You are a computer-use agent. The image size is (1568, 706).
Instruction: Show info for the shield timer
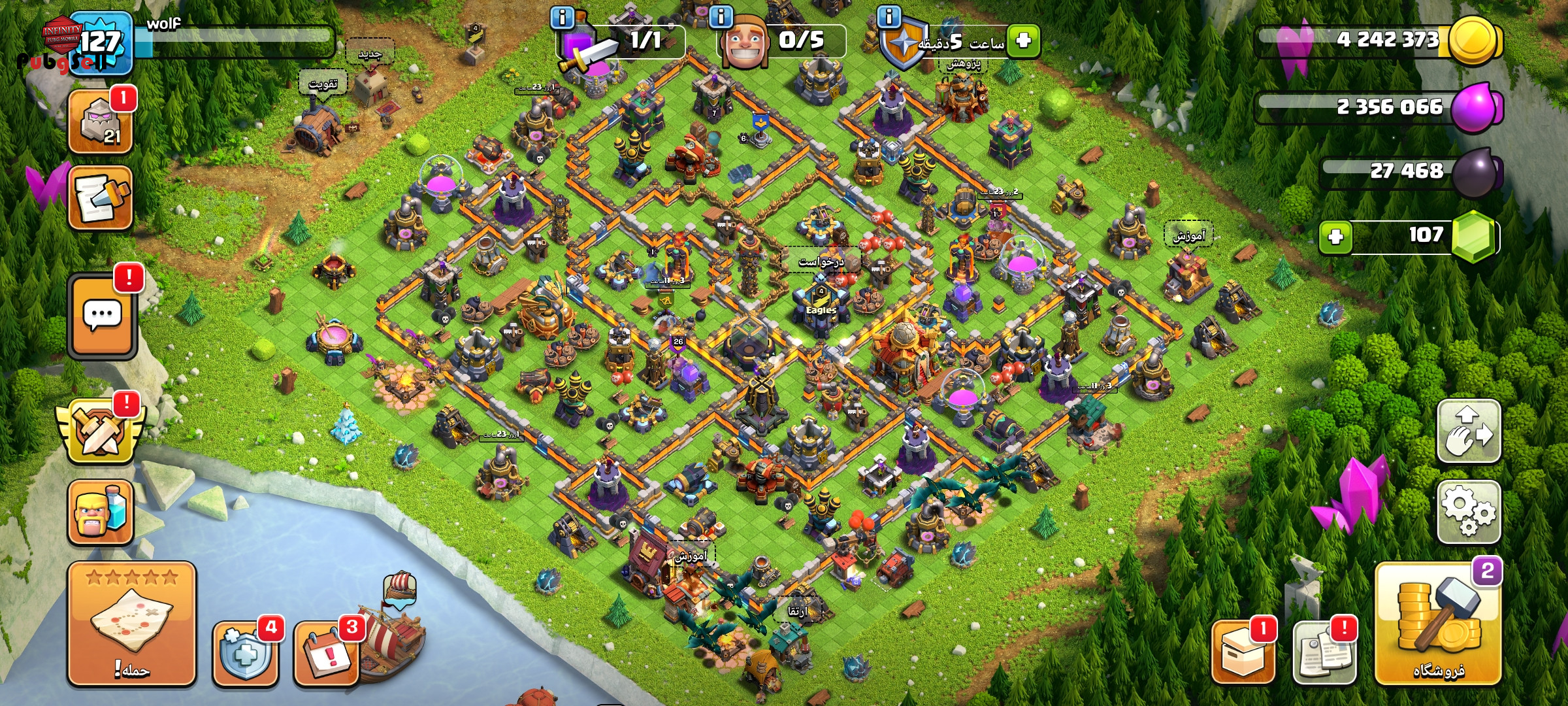coord(889,16)
